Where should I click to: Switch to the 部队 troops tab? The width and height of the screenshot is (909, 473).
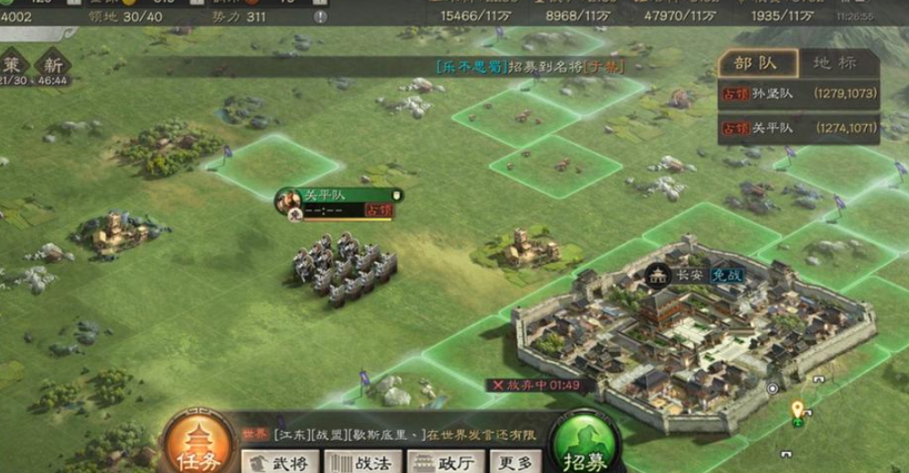point(757,62)
